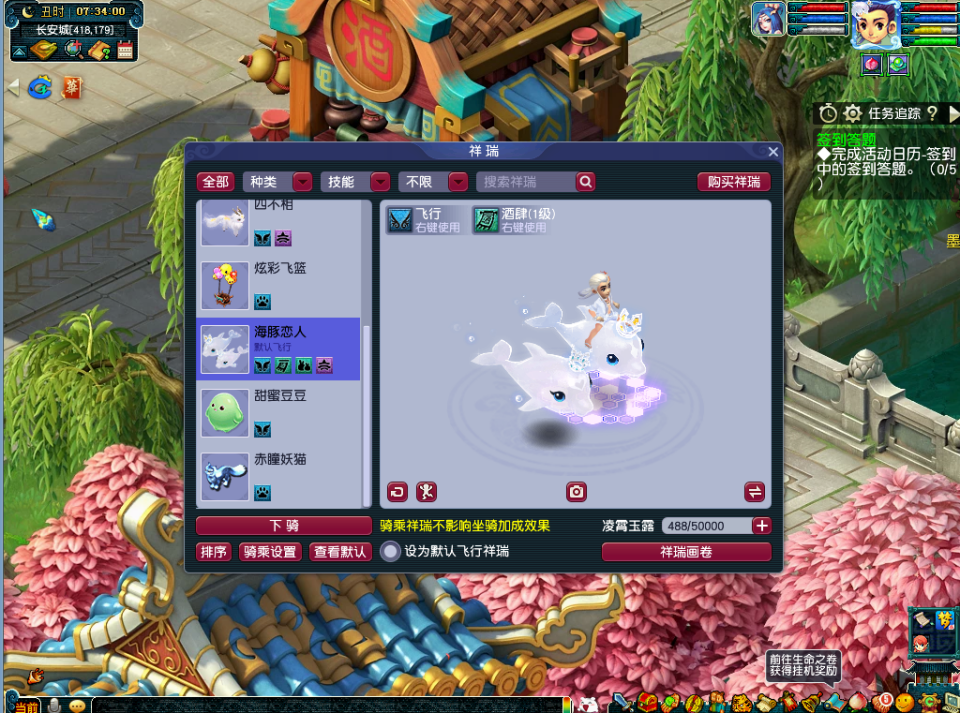Click the camera screenshot button
The width and height of the screenshot is (960, 713).
click(576, 492)
